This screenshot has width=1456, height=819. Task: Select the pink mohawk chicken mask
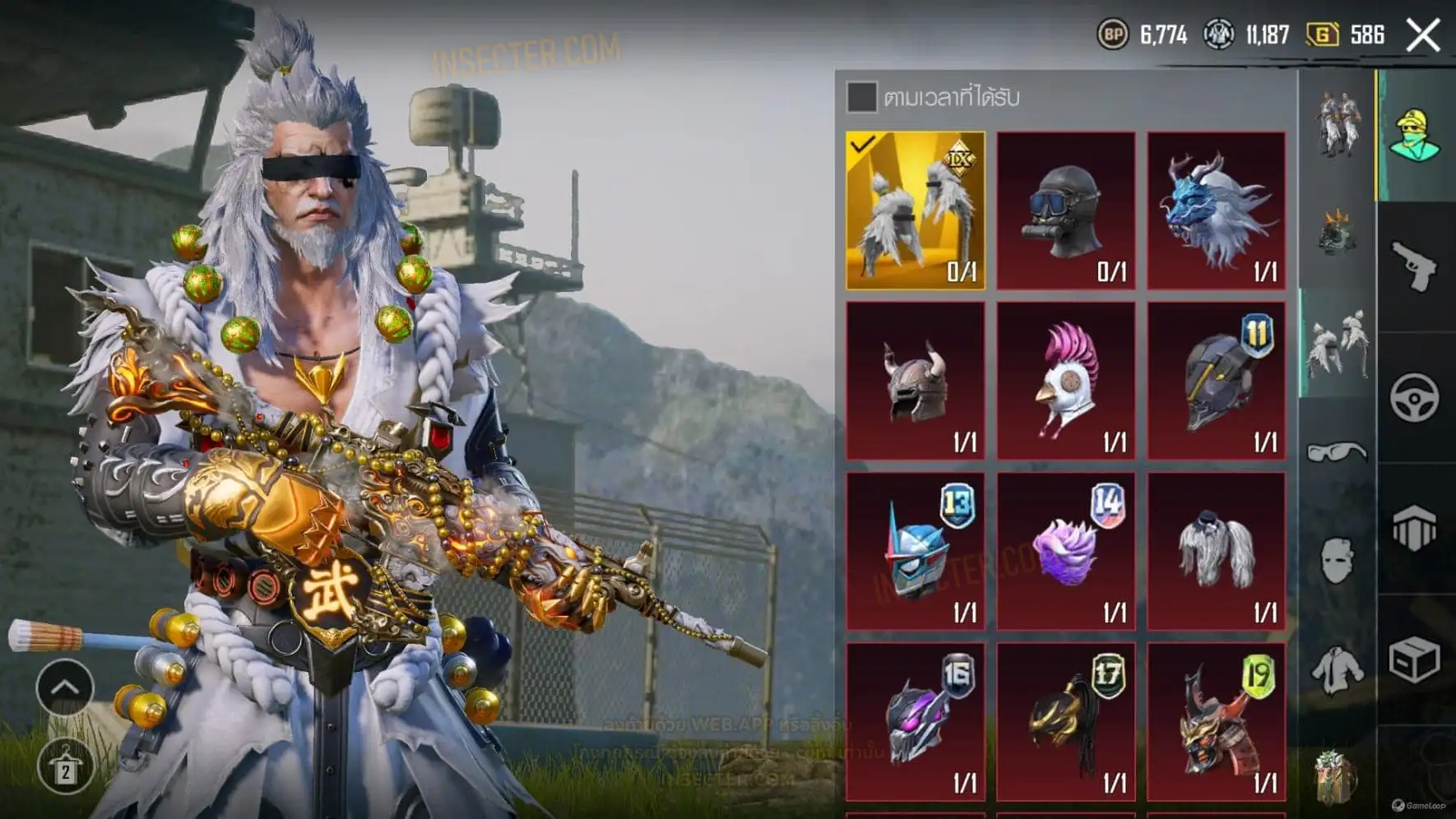pos(1065,380)
